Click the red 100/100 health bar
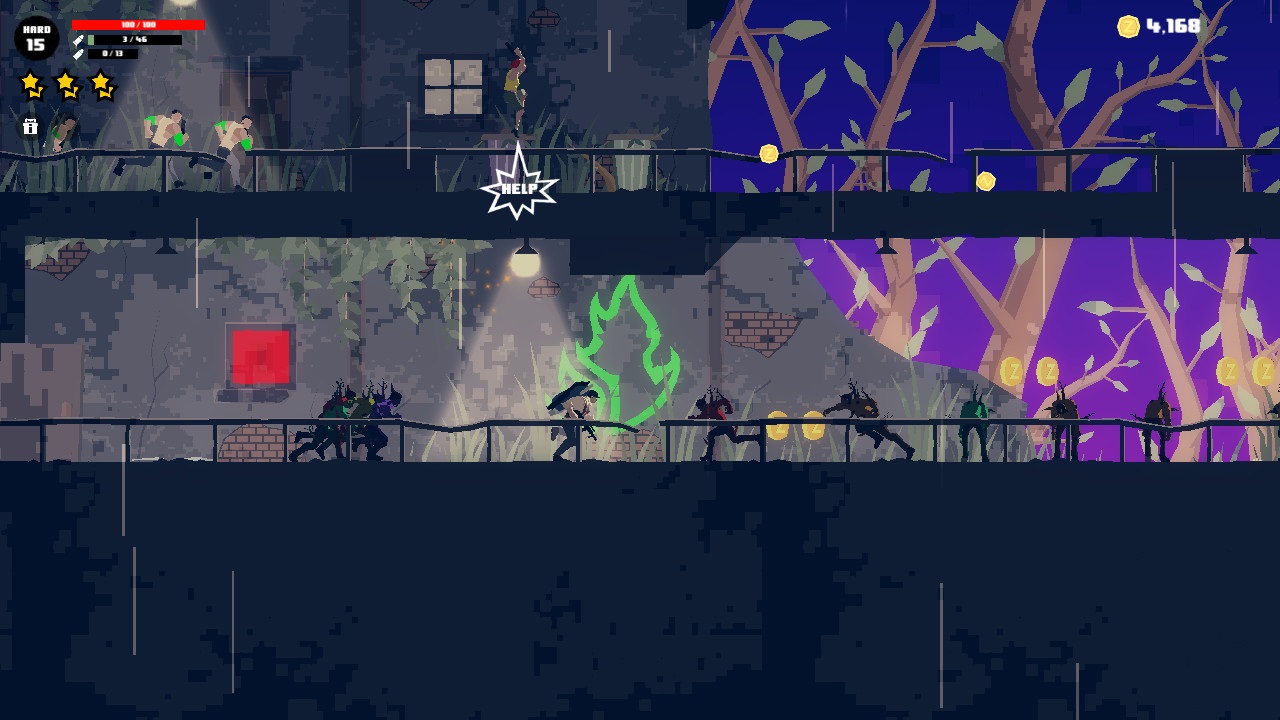The image size is (1280, 720). [x=137, y=25]
